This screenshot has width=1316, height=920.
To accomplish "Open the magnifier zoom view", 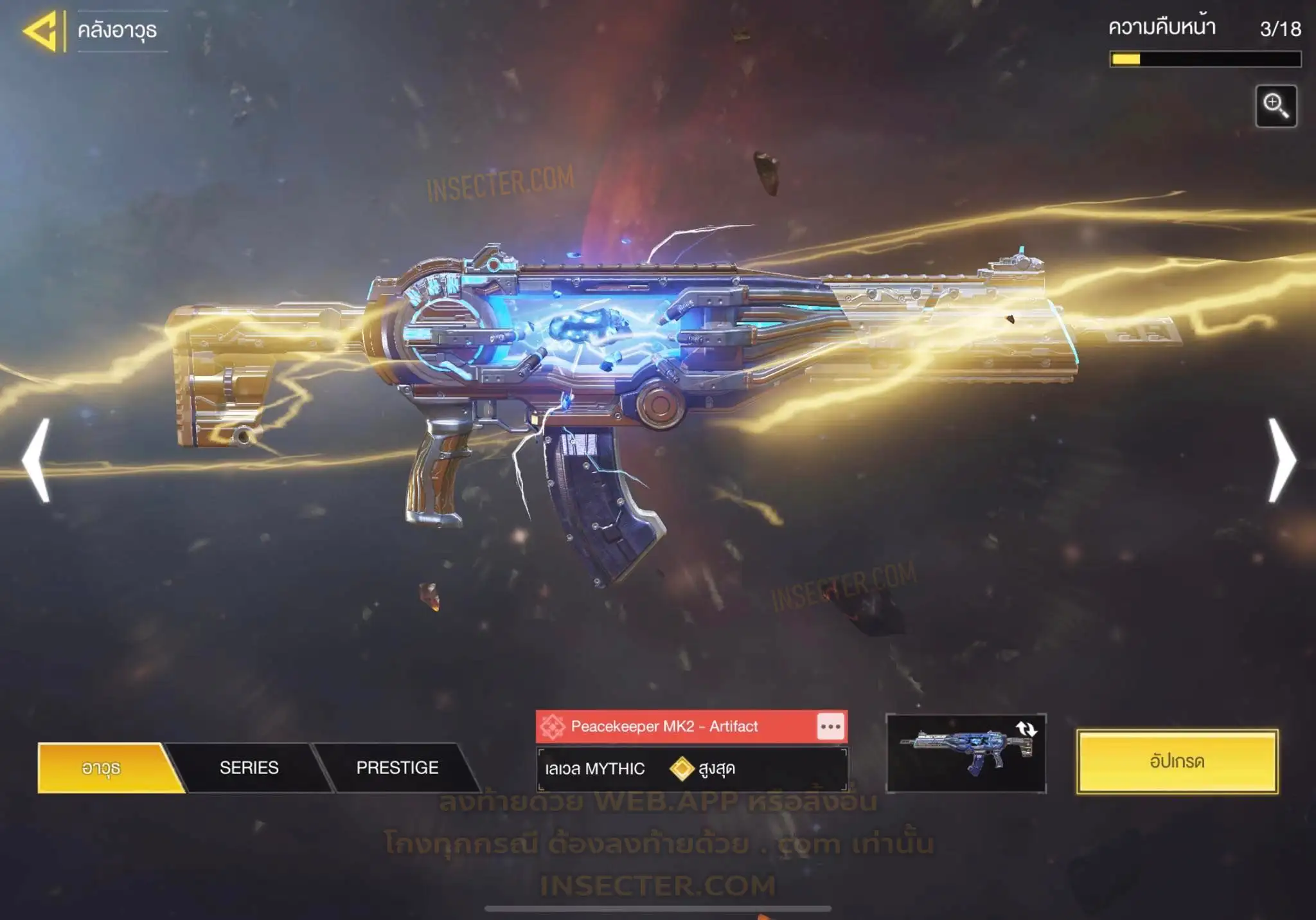I will (1276, 106).
